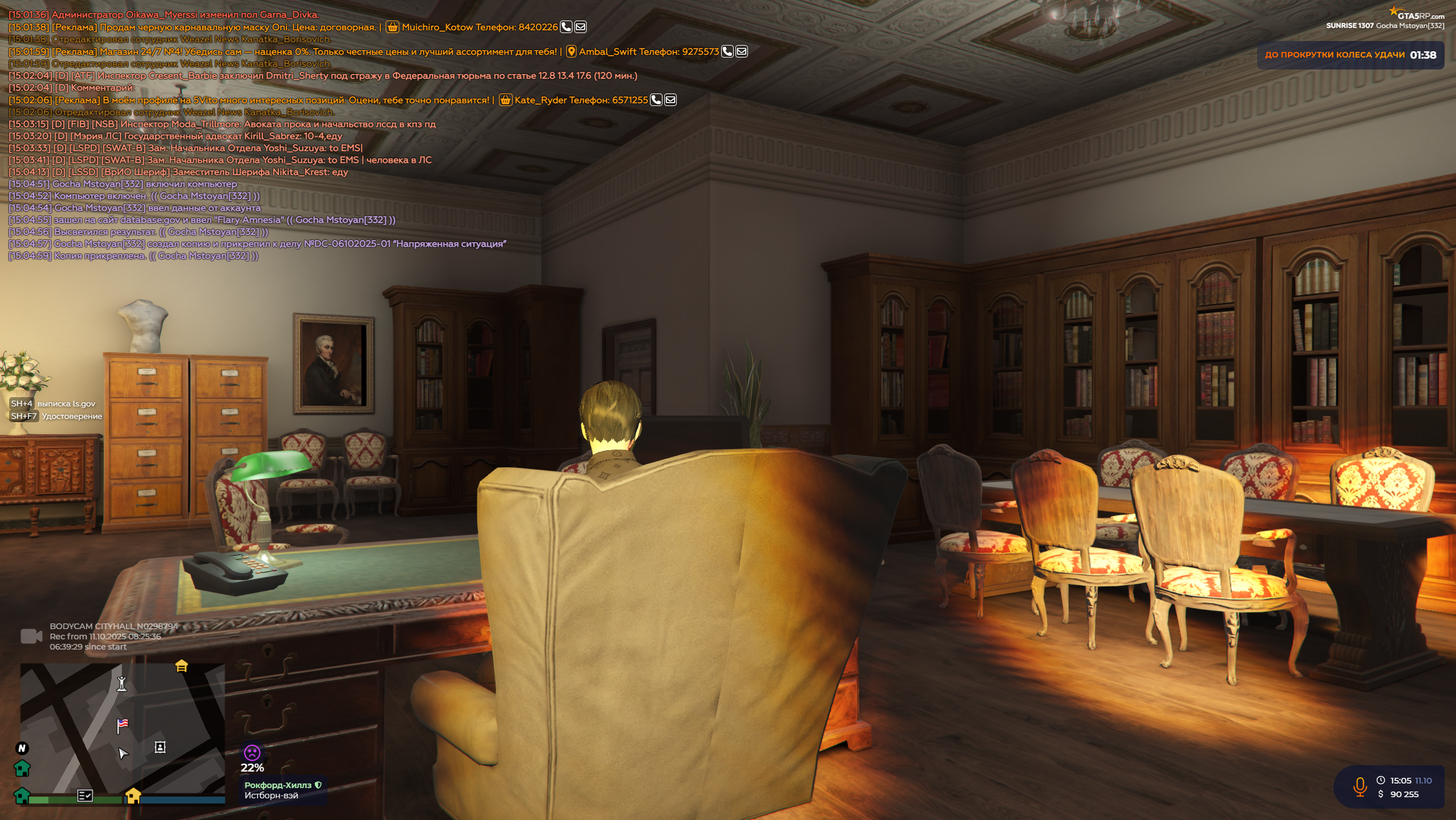Select the statue marker on the minimap

(122, 683)
